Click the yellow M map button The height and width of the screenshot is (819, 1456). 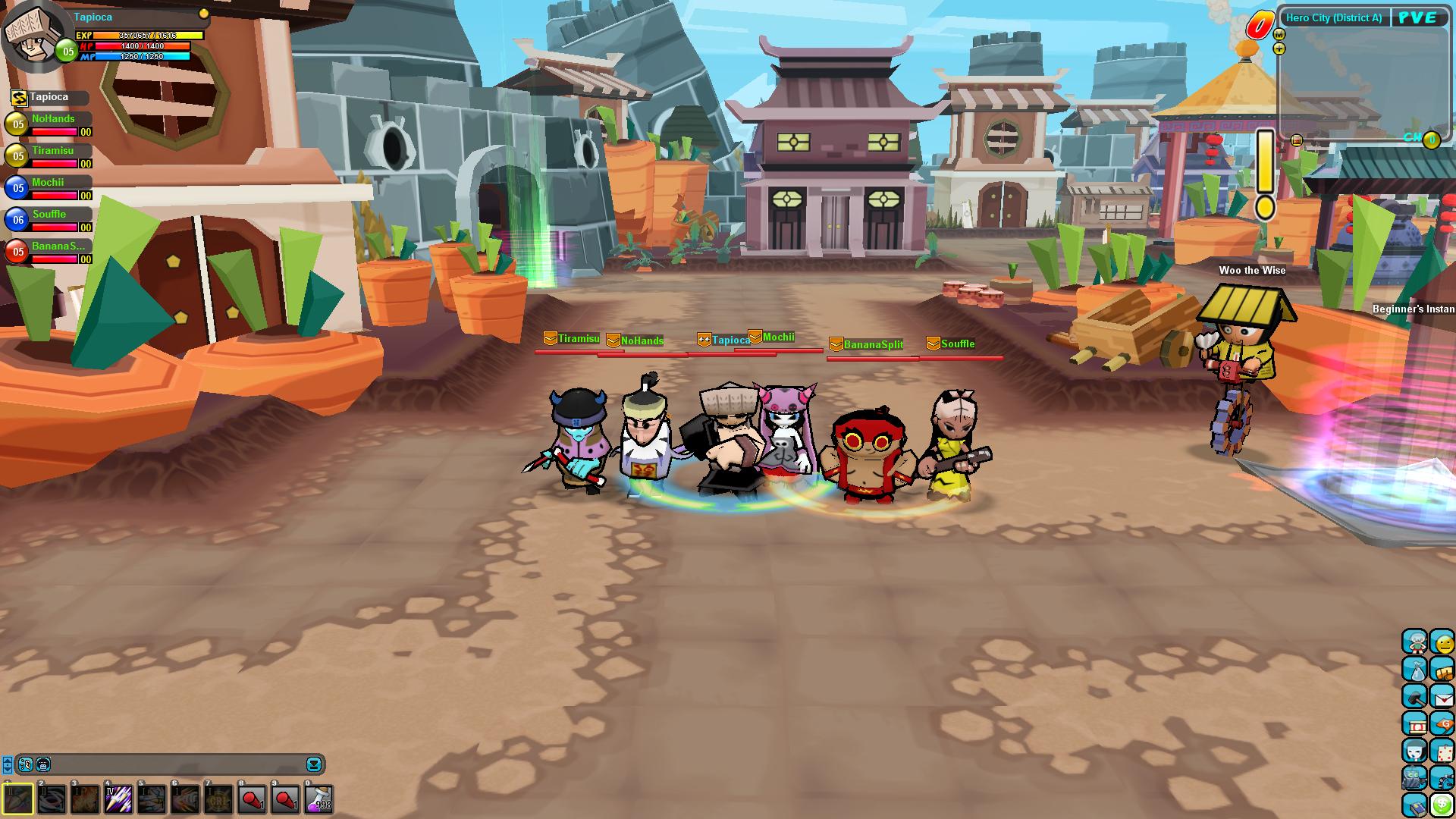[x=1279, y=35]
